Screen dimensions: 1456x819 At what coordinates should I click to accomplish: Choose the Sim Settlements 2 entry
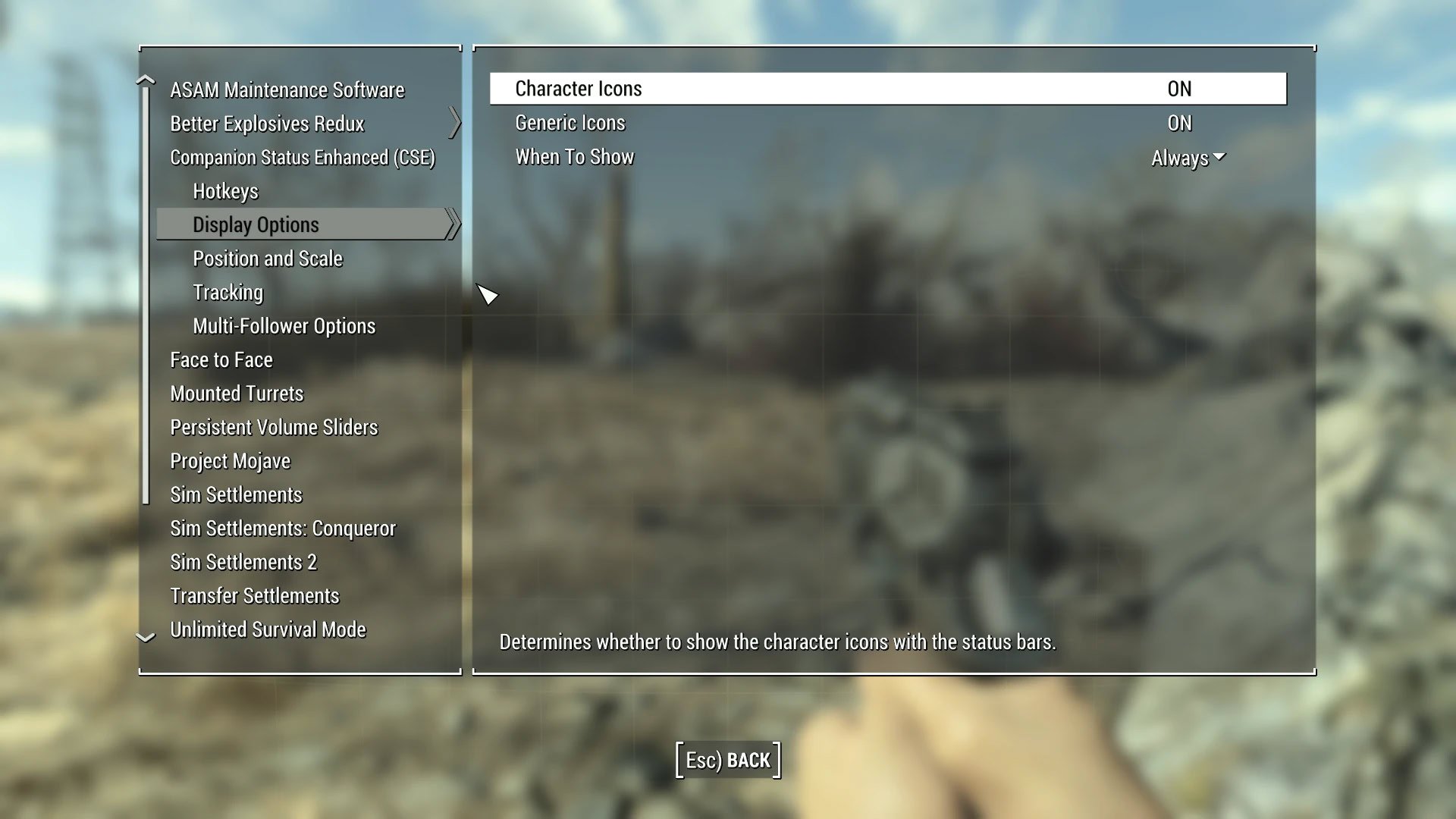[243, 562]
